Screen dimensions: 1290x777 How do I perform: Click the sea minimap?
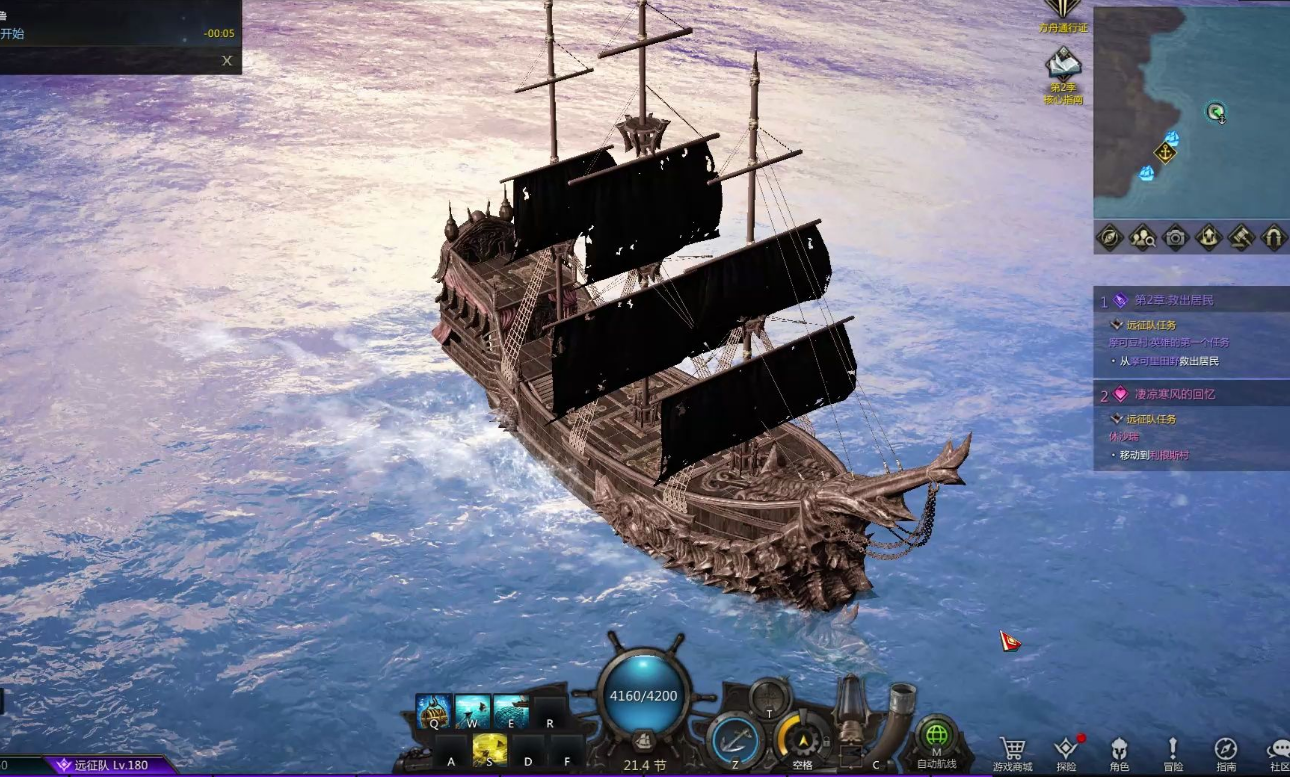pos(1190,112)
